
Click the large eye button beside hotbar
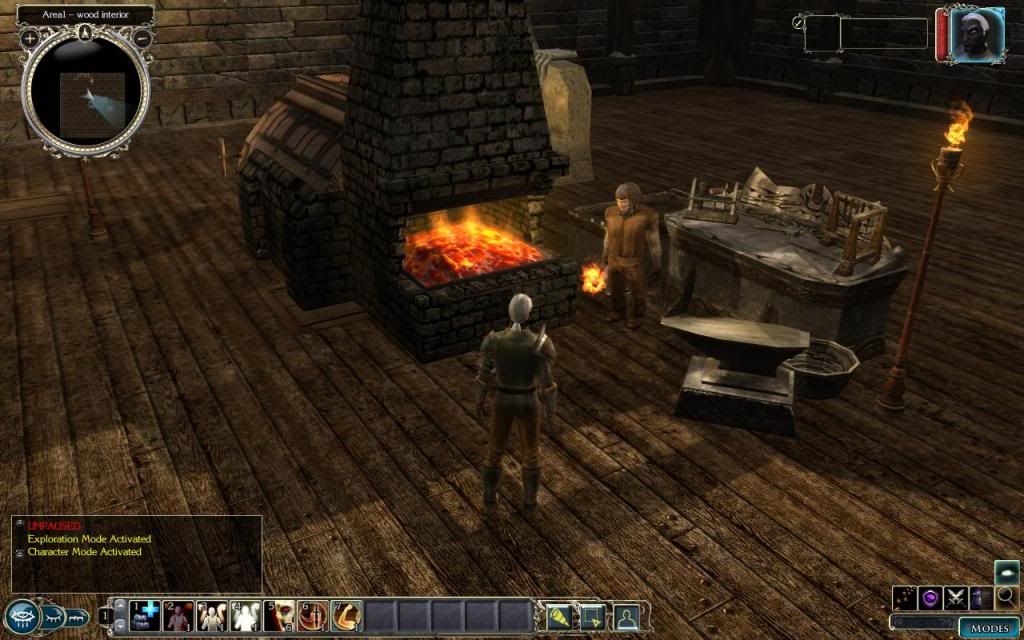tap(21, 616)
